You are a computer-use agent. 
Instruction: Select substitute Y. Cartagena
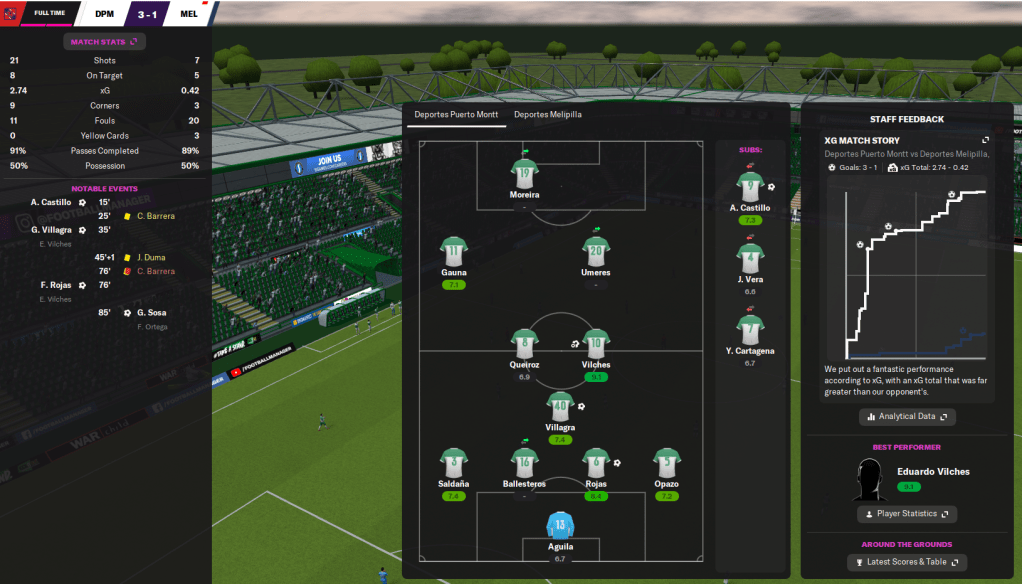point(750,329)
